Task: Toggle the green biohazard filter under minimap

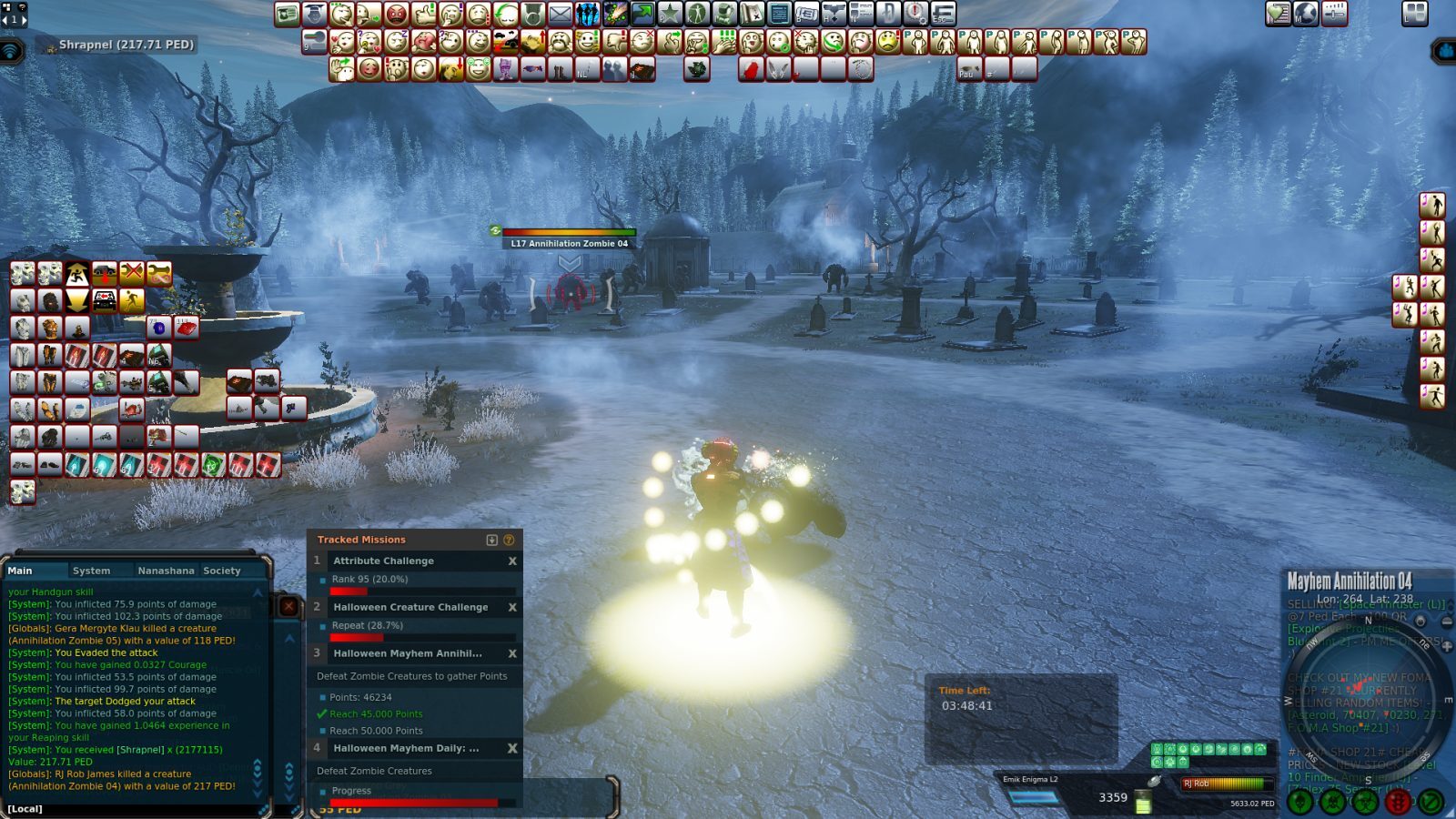Action: (x=1364, y=802)
